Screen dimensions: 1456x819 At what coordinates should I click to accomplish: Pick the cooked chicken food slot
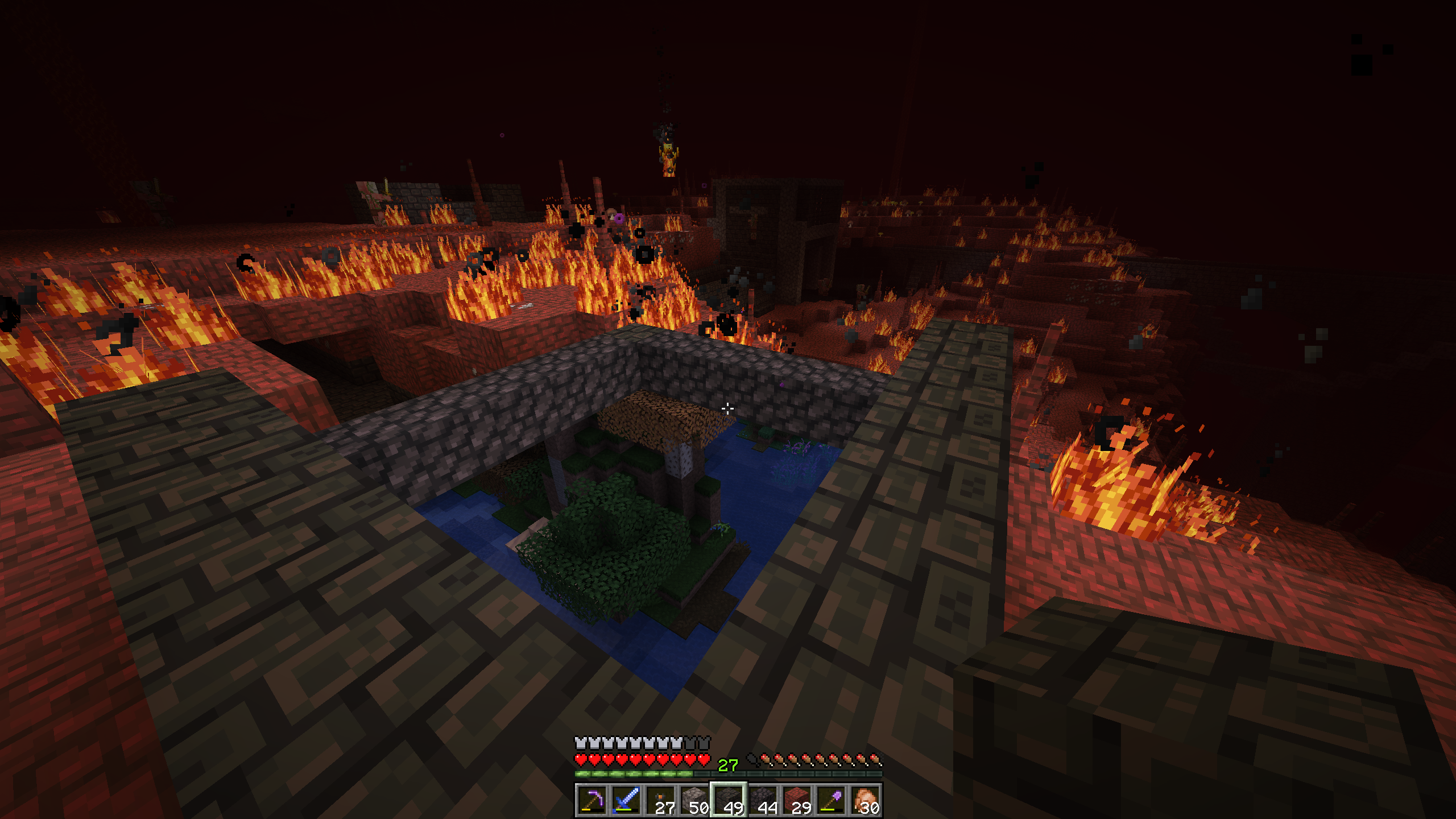coord(864,800)
